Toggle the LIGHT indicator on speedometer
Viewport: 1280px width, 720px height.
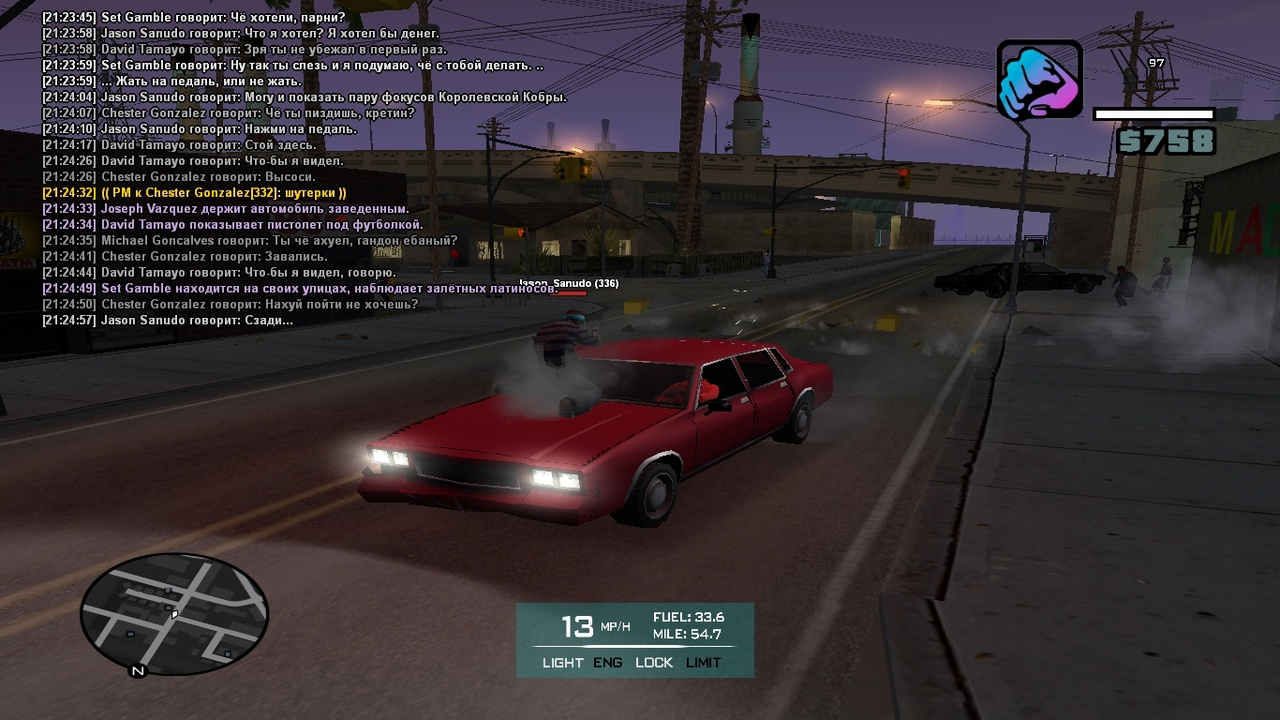click(x=562, y=663)
